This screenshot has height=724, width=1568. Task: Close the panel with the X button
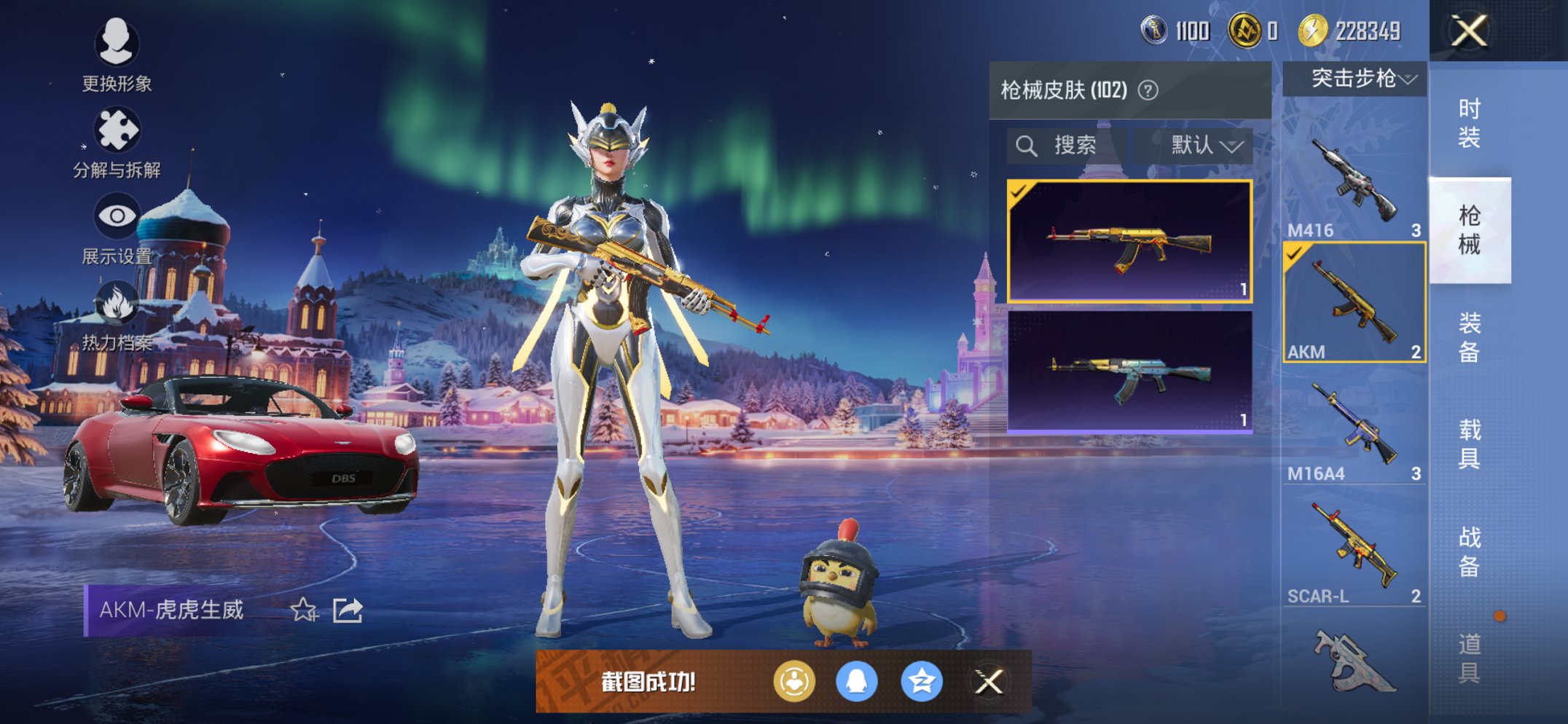click(1467, 31)
